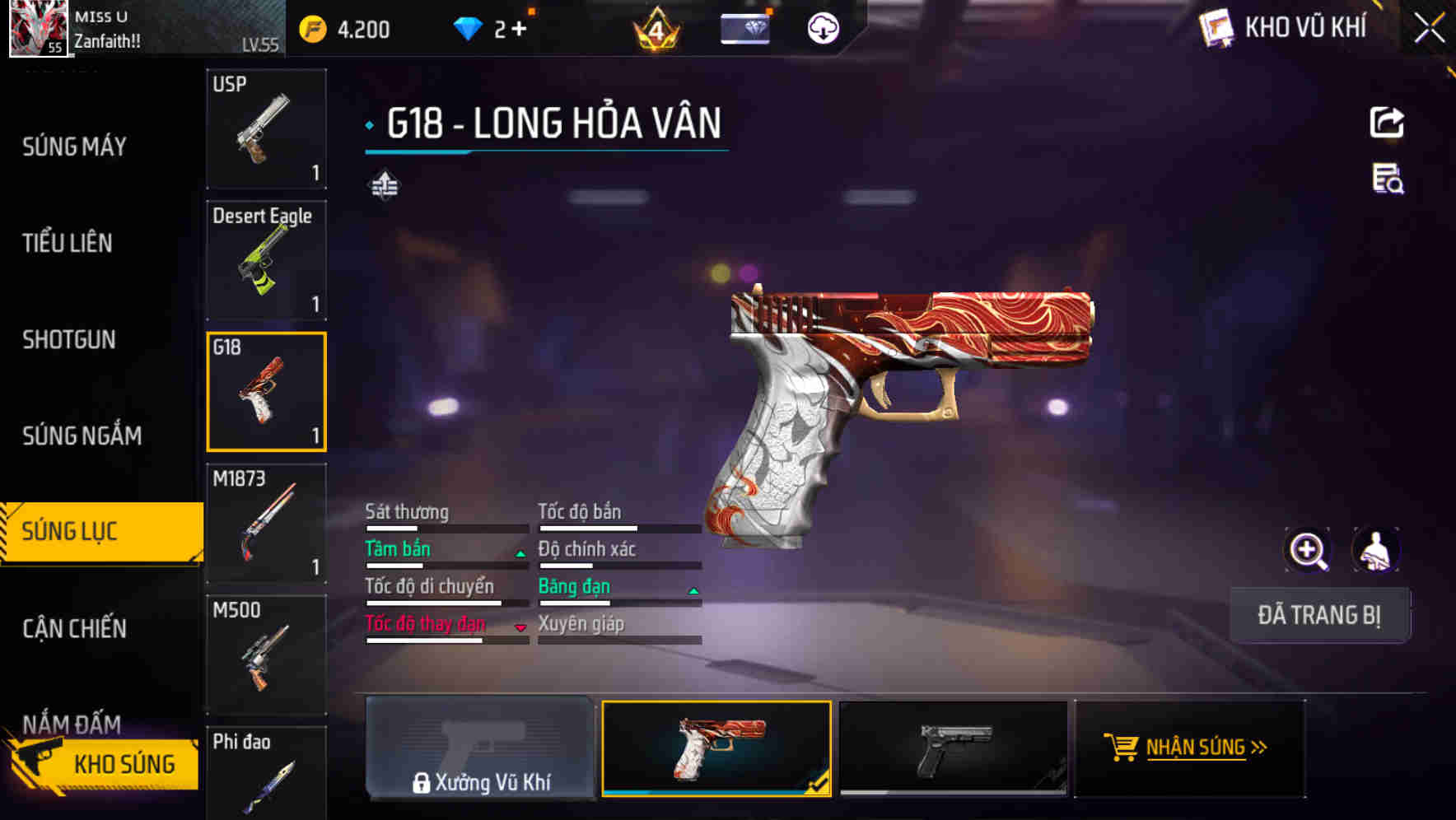Choose the Cận Chiến melee category
The height and width of the screenshot is (820, 1456).
click(74, 628)
